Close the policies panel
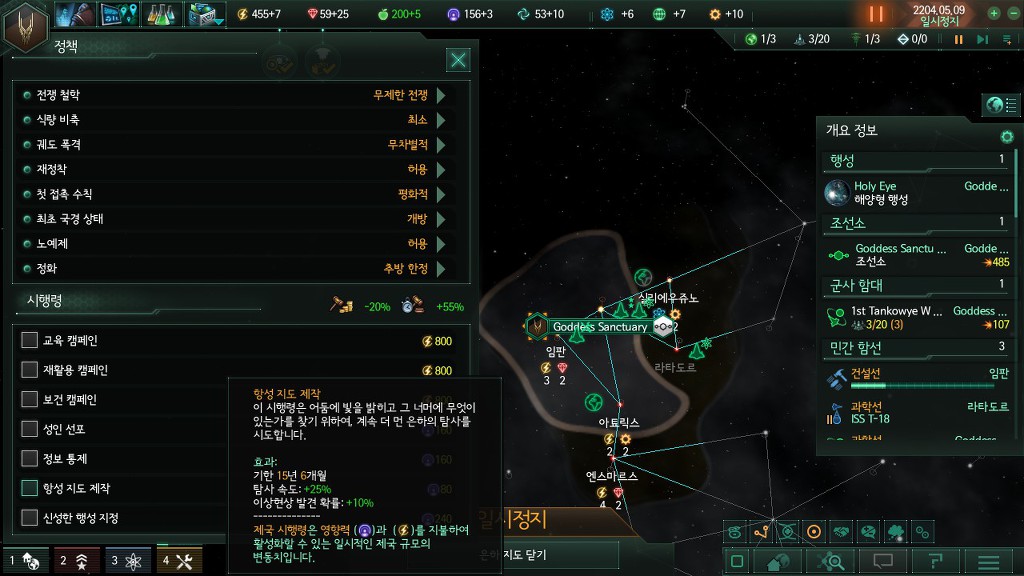The image size is (1024, 576). point(458,60)
